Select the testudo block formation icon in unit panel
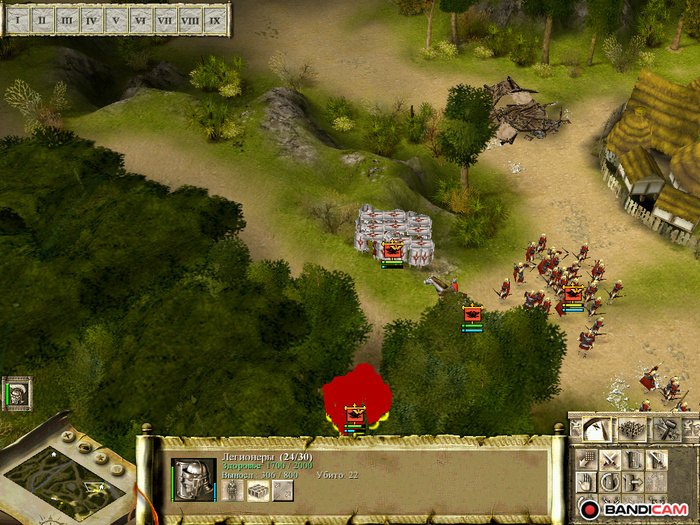Image resolution: width=700 pixels, height=525 pixels. (x=258, y=490)
